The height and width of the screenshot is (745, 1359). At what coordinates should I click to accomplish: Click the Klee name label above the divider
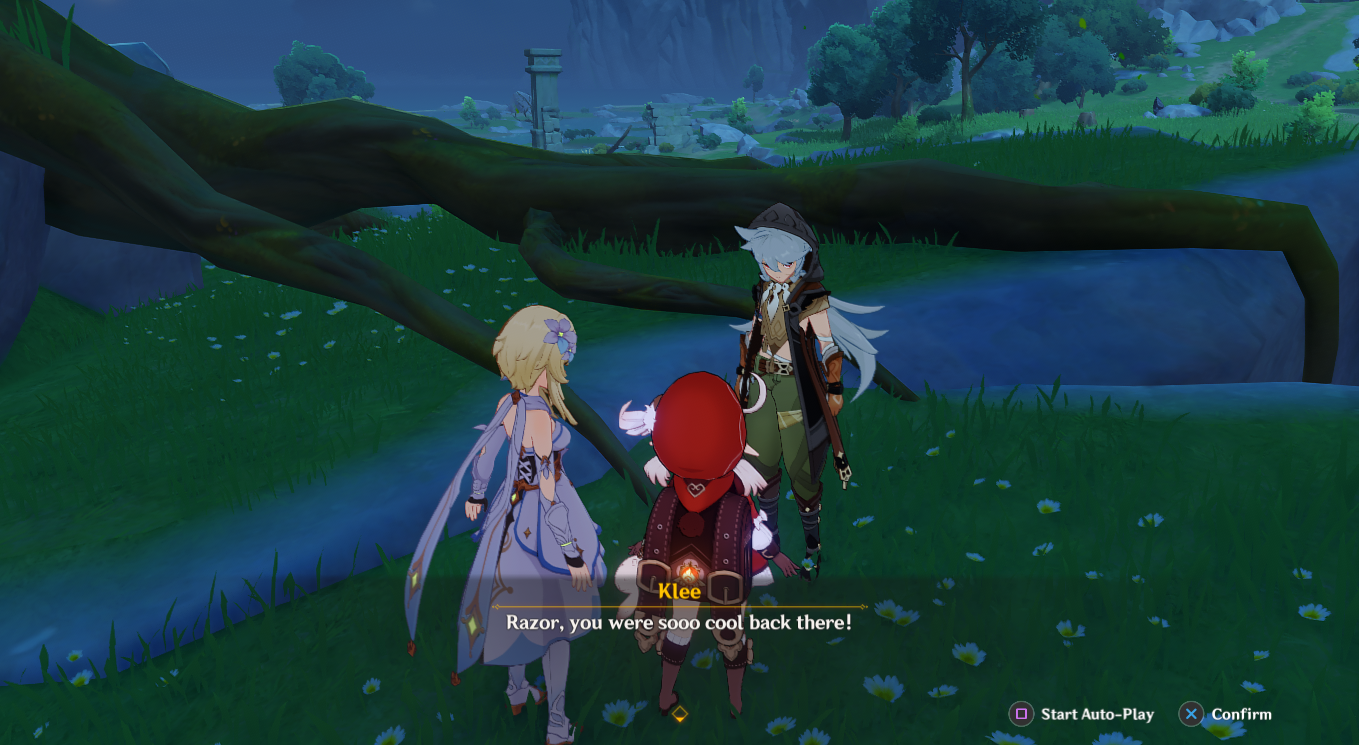[679, 590]
